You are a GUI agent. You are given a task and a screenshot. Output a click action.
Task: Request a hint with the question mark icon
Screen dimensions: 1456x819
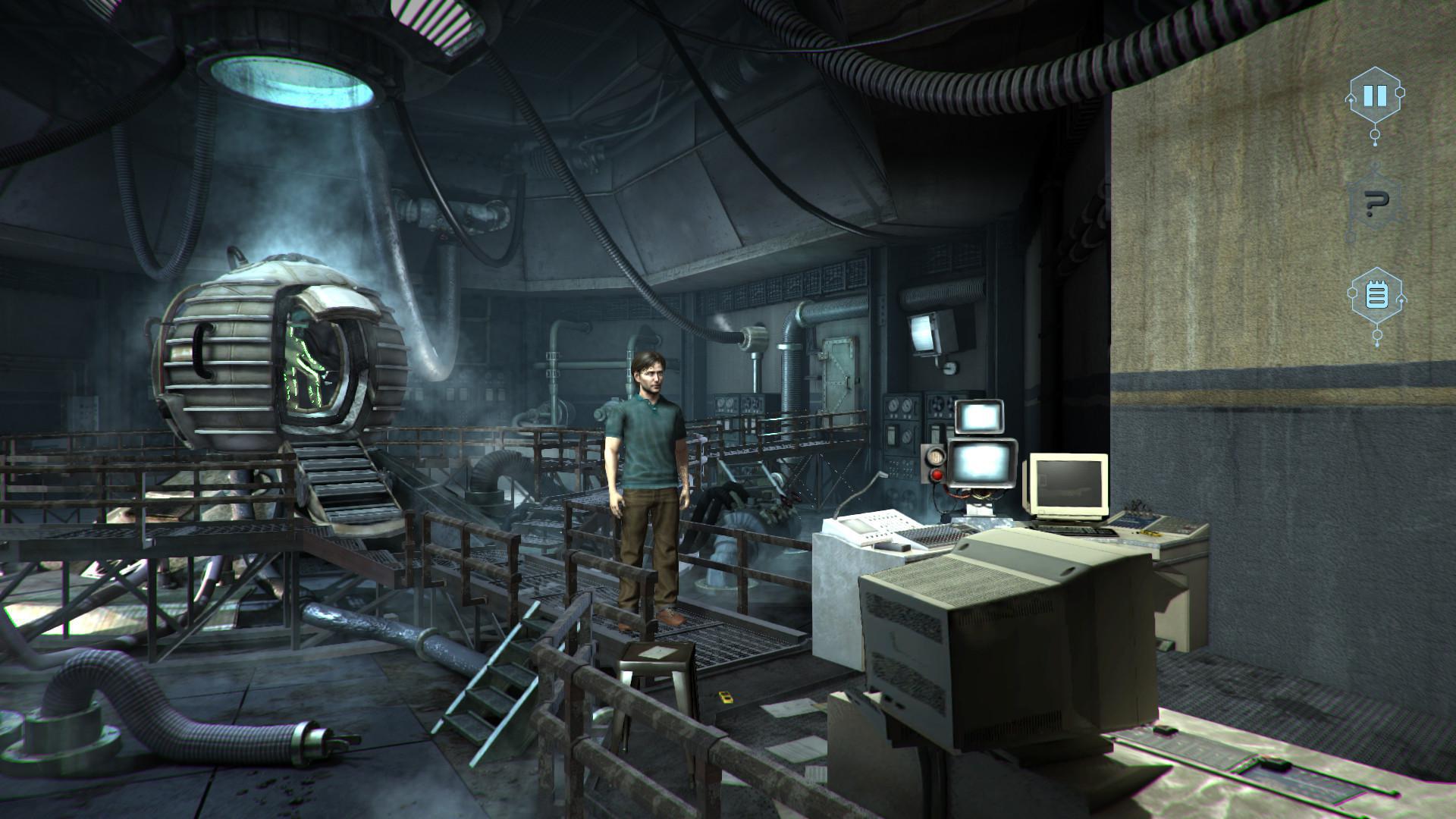click(x=1375, y=202)
